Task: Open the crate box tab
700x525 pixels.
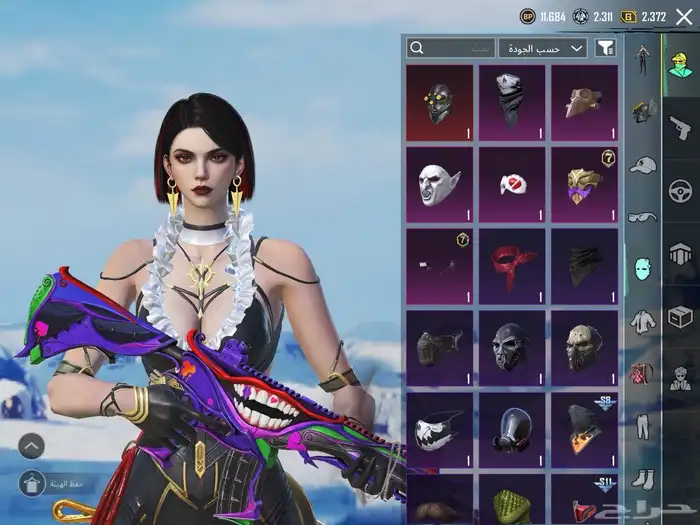Action: pyautogui.click(x=680, y=317)
